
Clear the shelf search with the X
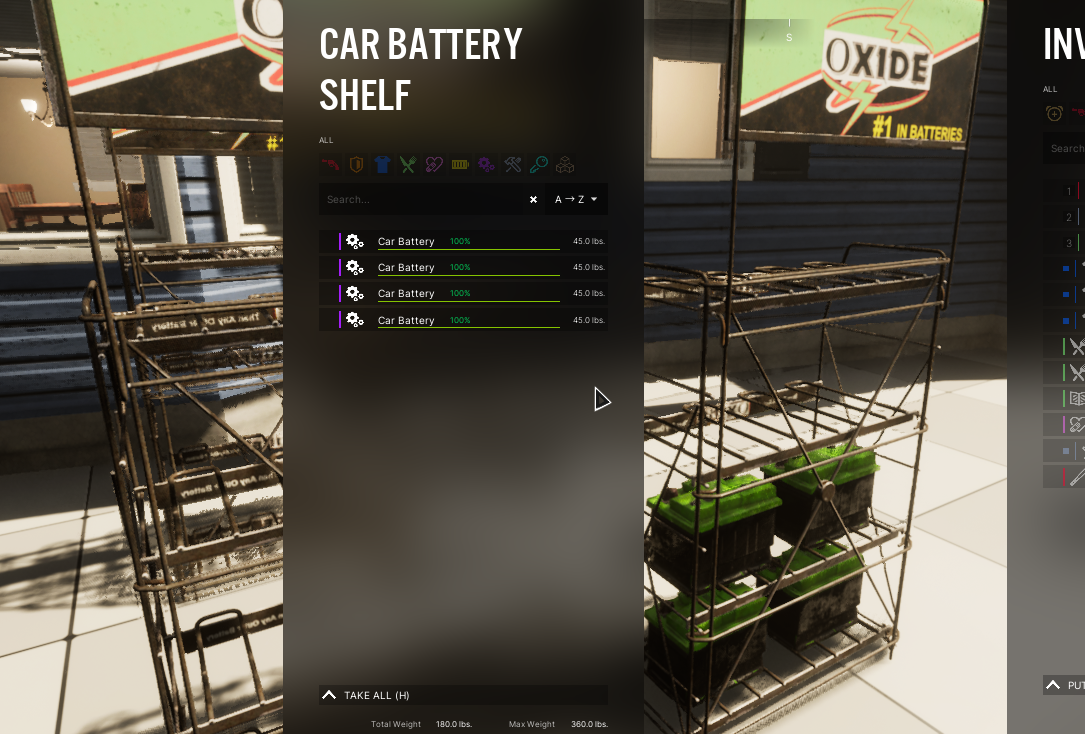(x=534, y=199)
